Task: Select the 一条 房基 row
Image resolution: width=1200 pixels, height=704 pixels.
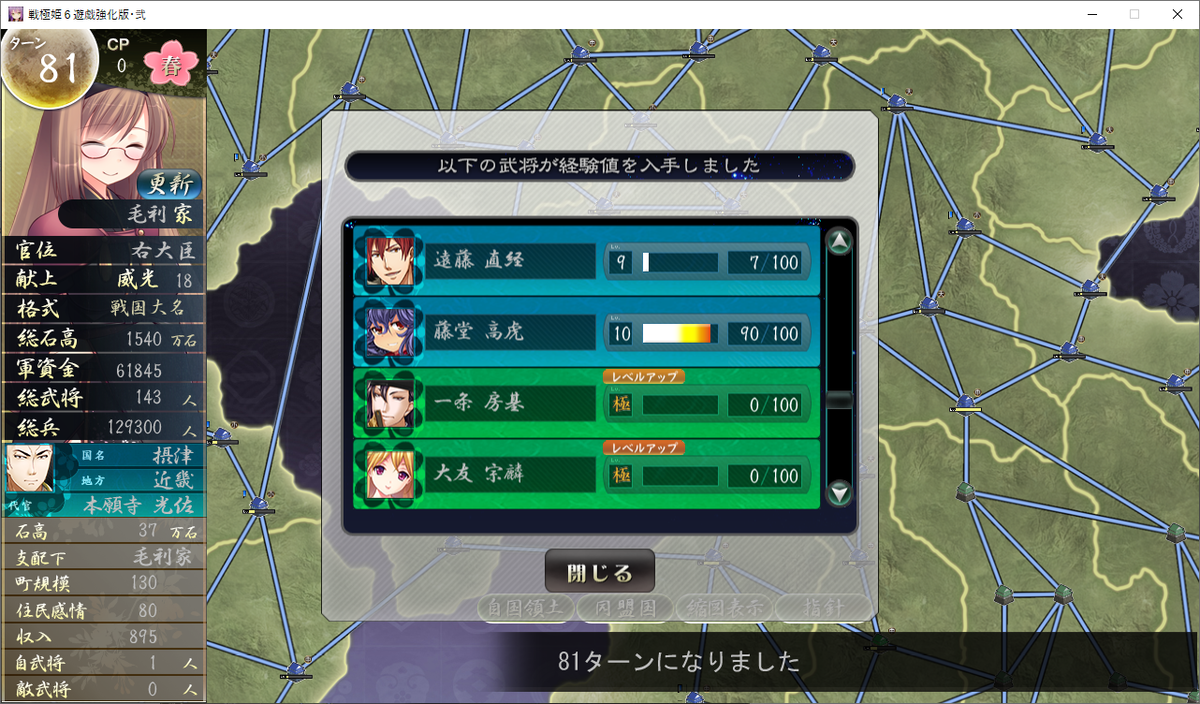Action: tap(586, 404)
